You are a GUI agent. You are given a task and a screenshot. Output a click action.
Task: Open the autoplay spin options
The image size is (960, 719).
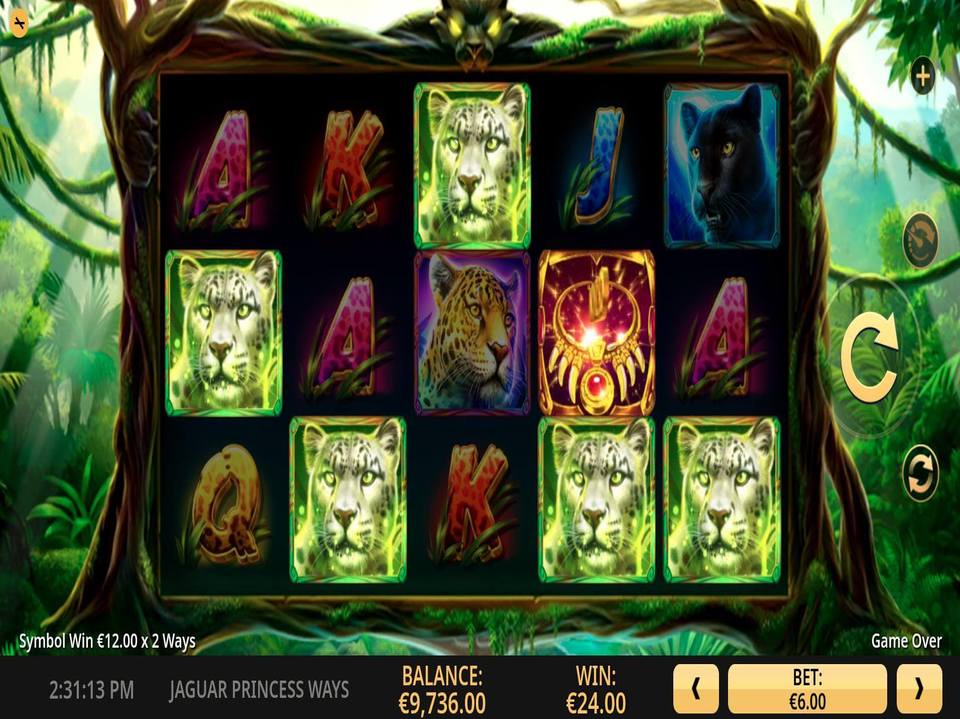pyautogui.click(x=920, y=473)
